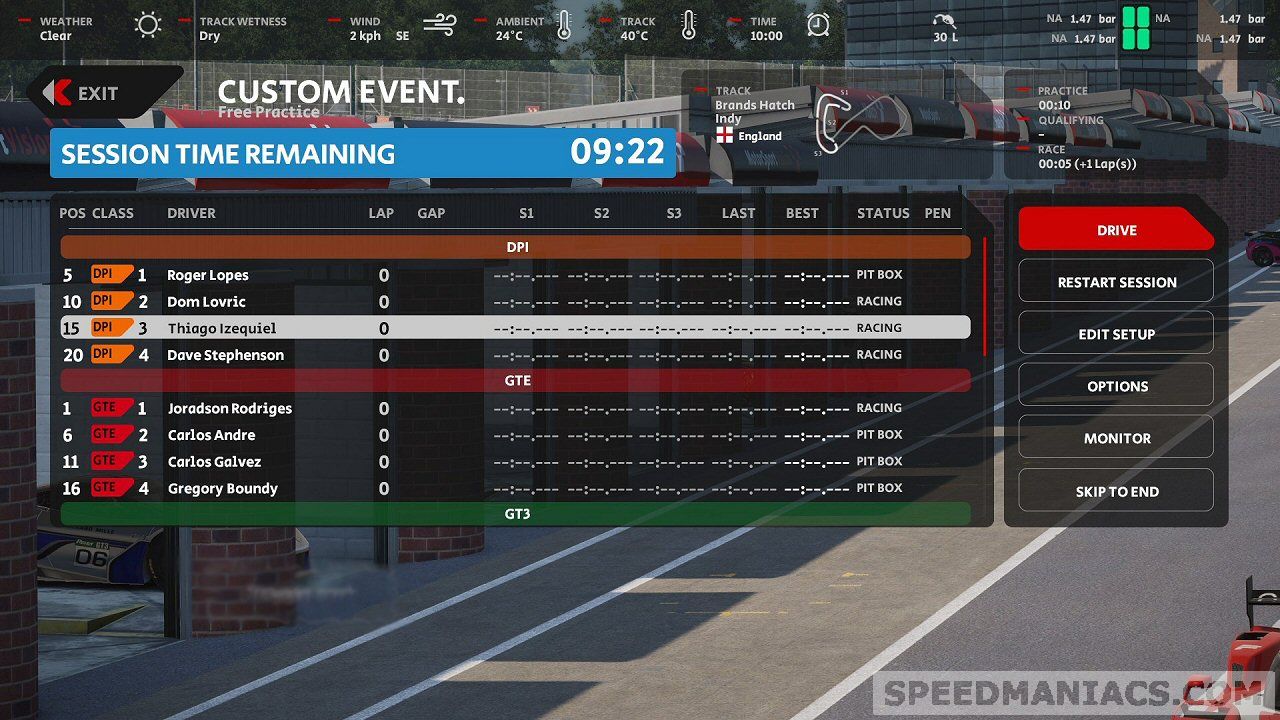Restart the practice session
Viewport: 1280px width, 720px height.
pyautogui.click(x=1116, y=282)
